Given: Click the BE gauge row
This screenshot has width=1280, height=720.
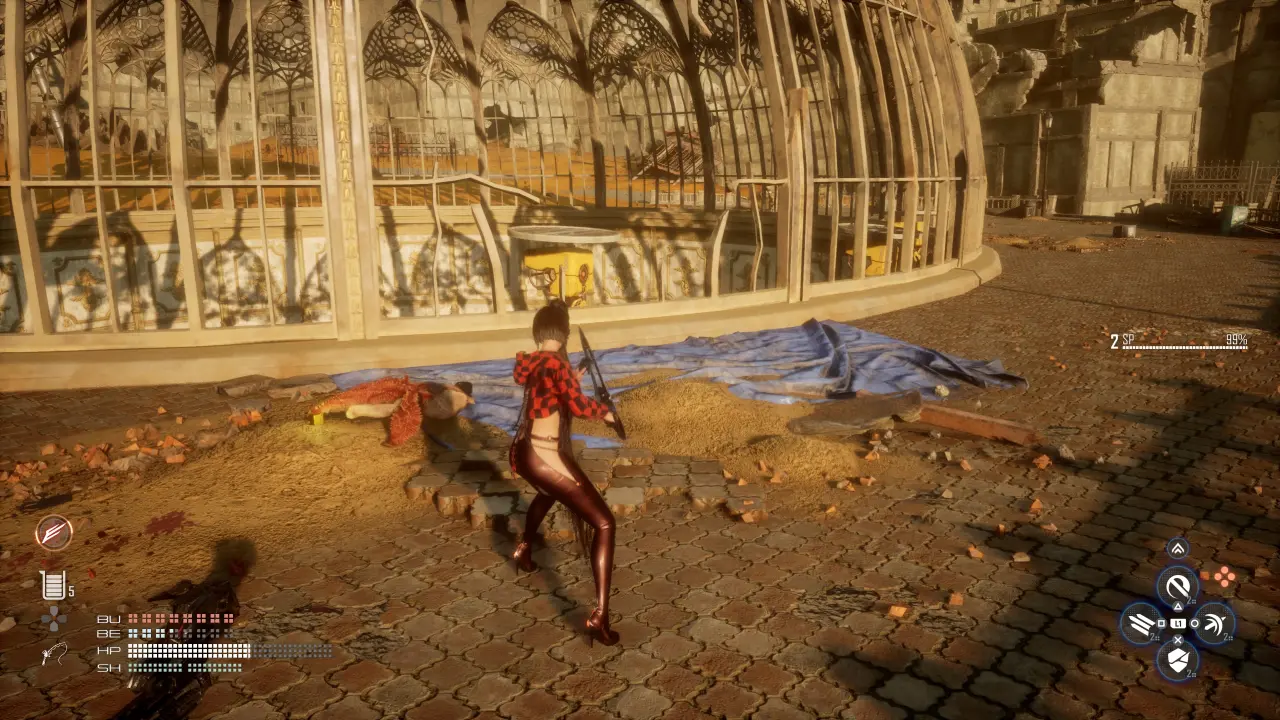Looking at the screenshot, I should pyautogui.click(x=109, y=633).
